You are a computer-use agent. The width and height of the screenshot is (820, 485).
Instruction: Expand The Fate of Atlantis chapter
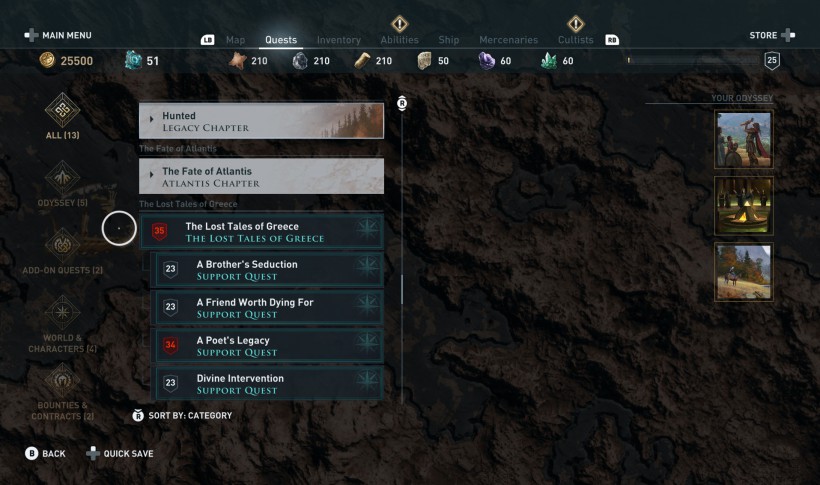pos(261,177)
